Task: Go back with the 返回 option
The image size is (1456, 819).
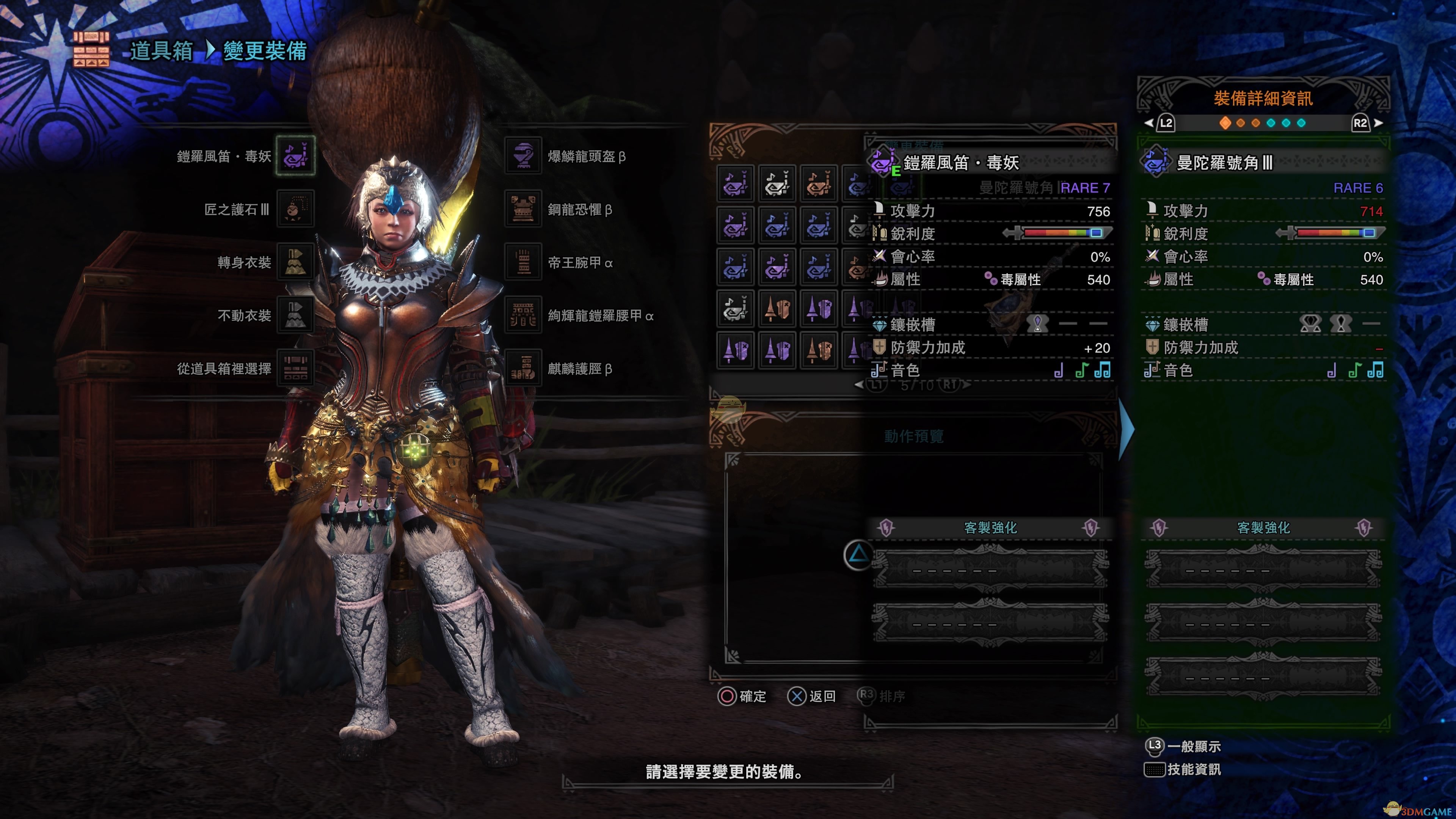Action: (x=812, y=697)
